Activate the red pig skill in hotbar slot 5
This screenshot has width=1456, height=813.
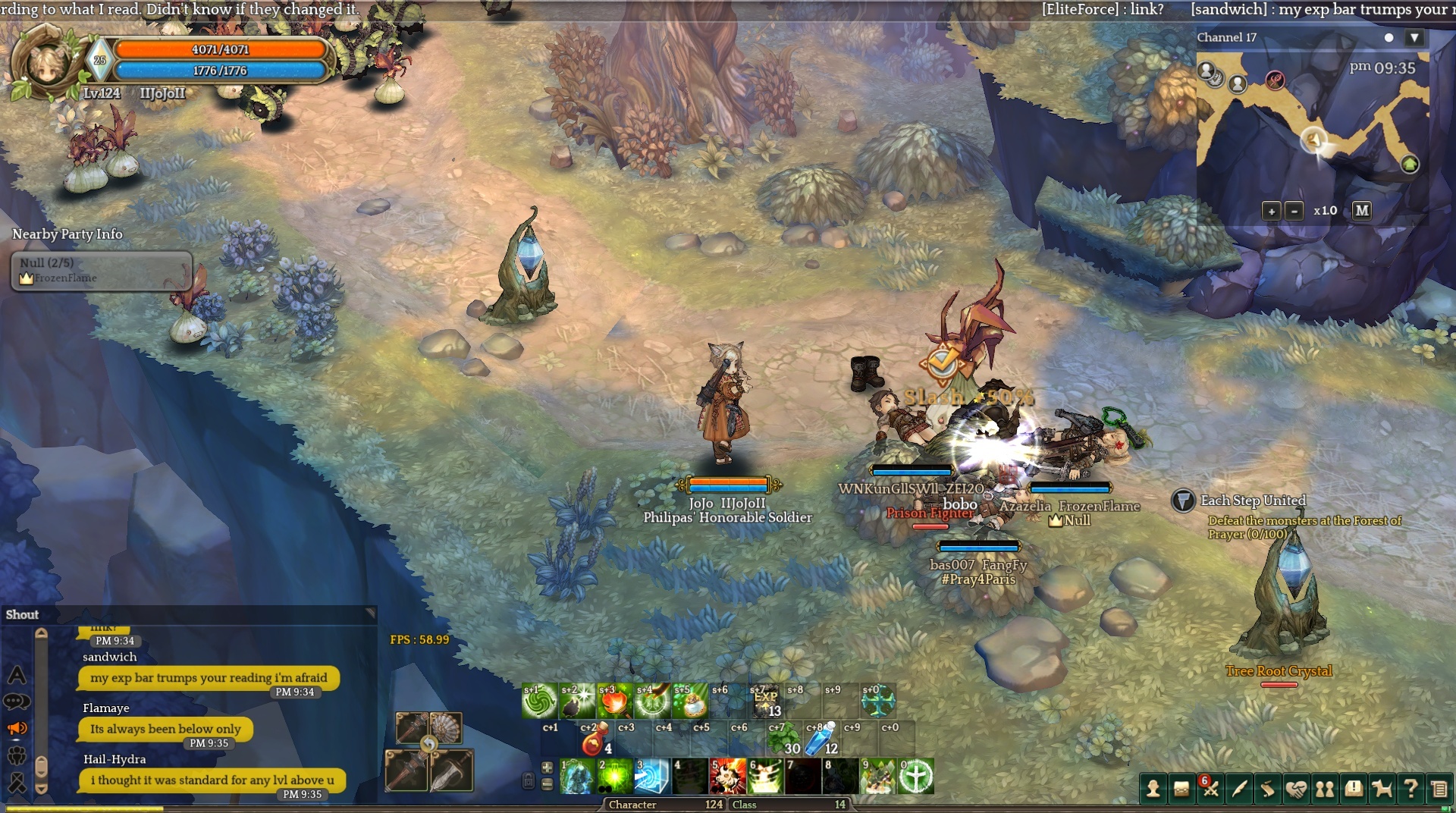727,776
